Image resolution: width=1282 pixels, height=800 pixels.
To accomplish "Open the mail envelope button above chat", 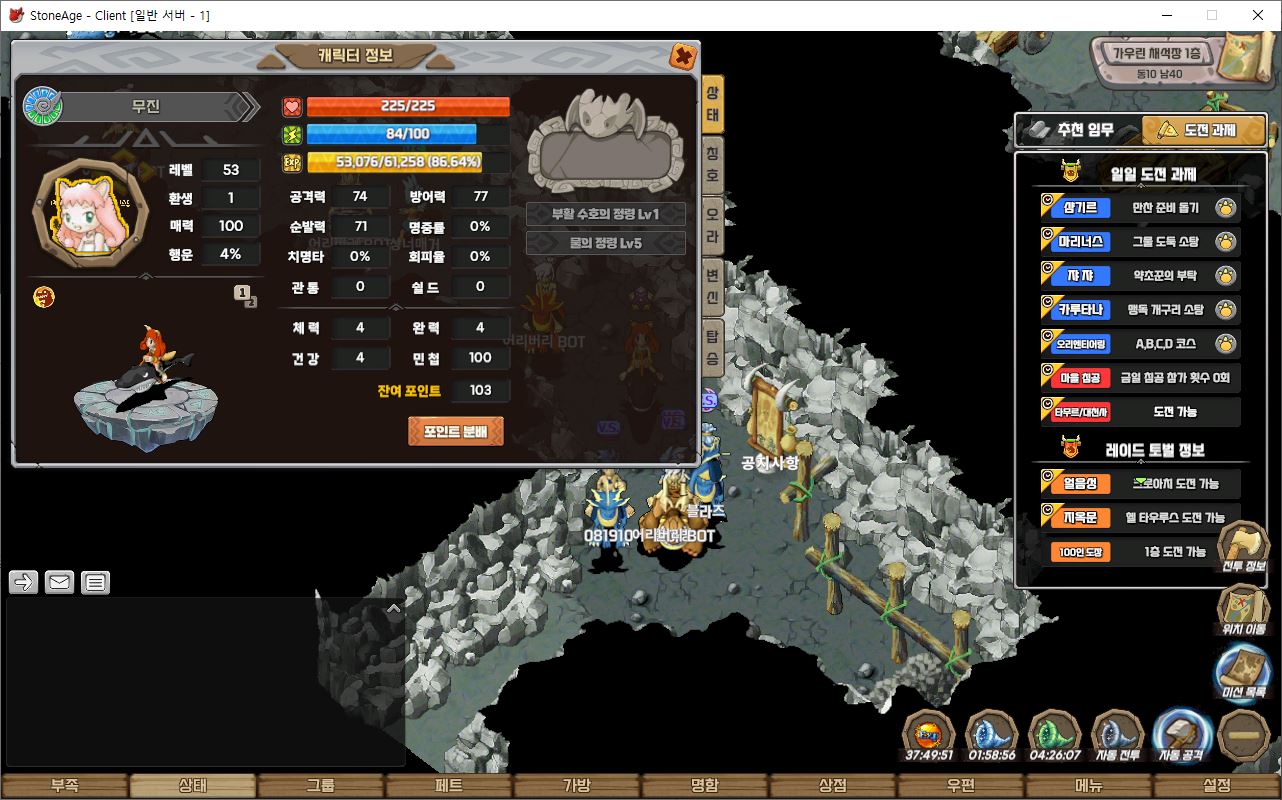I will [x=59, y=582].
